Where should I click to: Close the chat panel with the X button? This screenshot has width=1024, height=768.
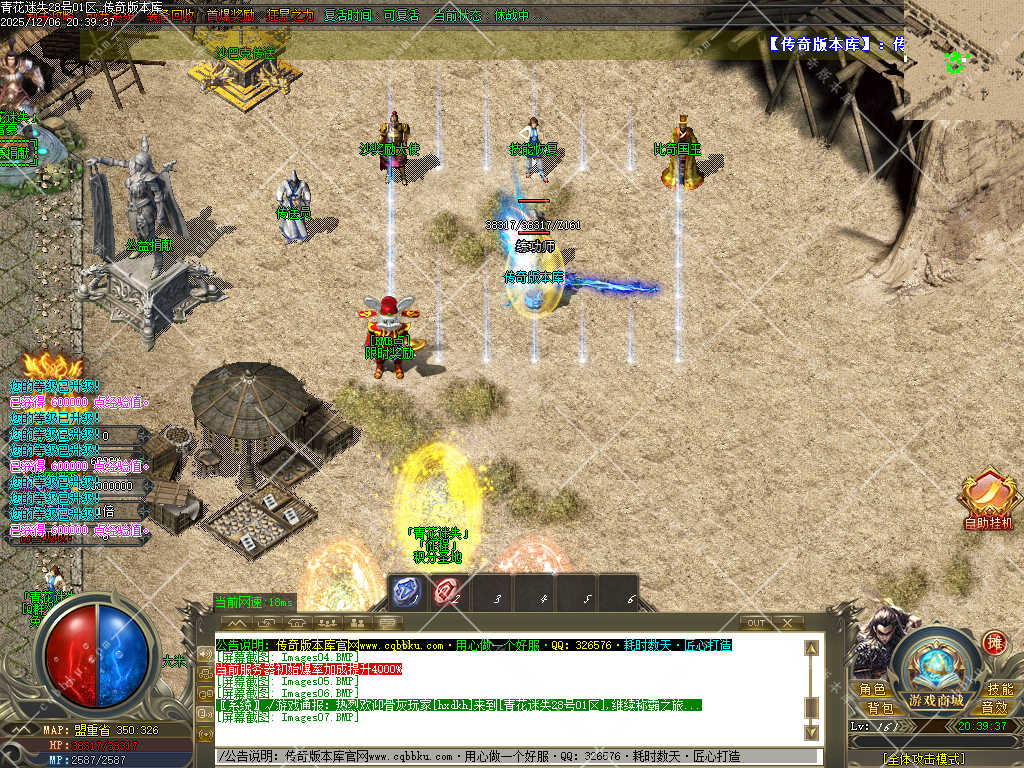[x=788, y=623]
